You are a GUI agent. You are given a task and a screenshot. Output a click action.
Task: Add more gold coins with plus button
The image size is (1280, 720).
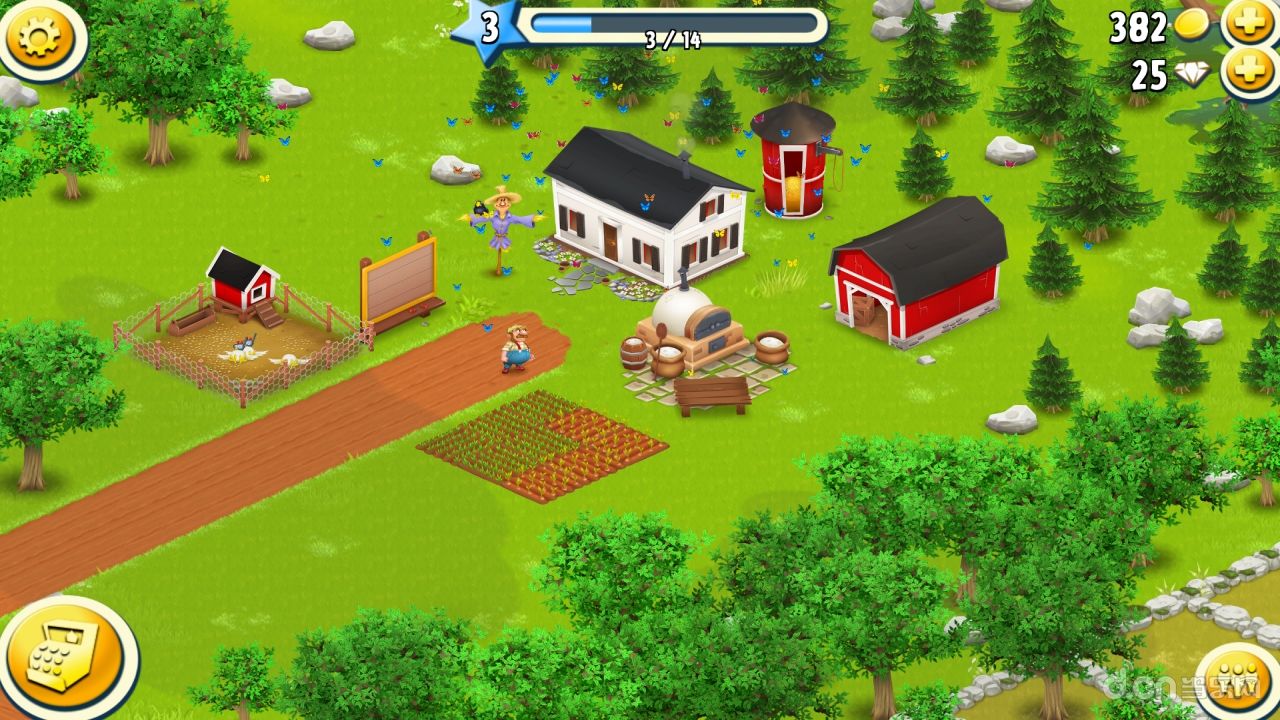point(1249,24)
